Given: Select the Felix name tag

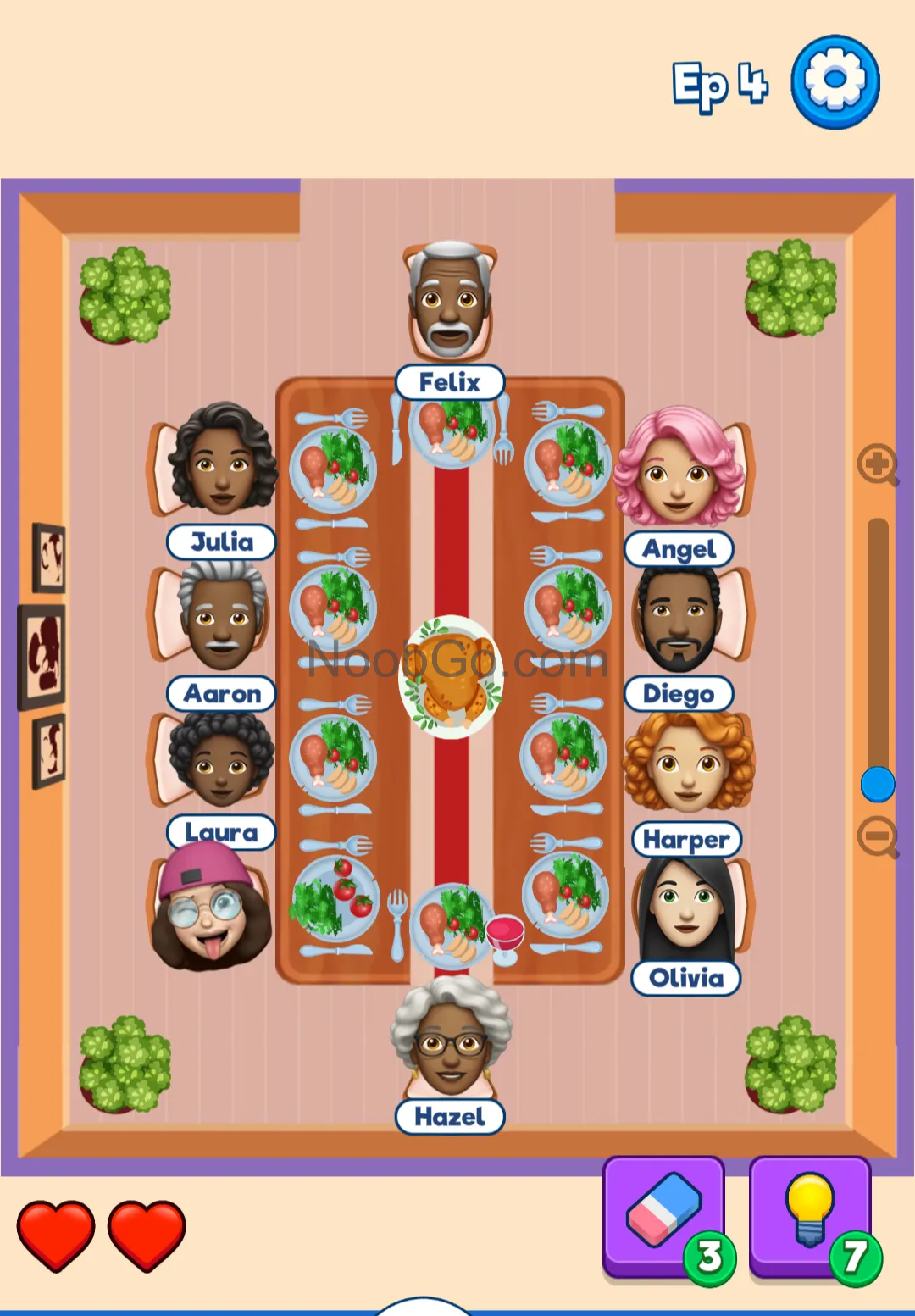Looking at the screenshot, I should (x=450, y=382).
